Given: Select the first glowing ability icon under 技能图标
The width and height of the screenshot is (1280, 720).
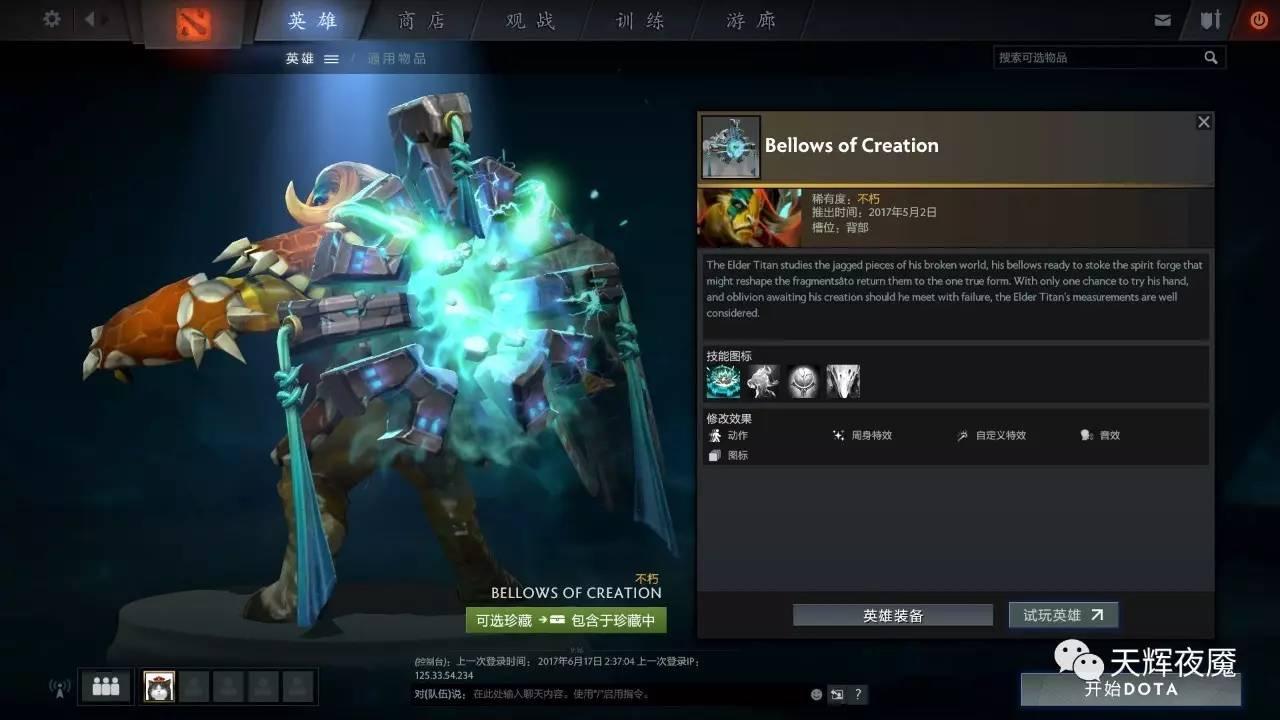Looking at the screenshot, I should 722,380.
